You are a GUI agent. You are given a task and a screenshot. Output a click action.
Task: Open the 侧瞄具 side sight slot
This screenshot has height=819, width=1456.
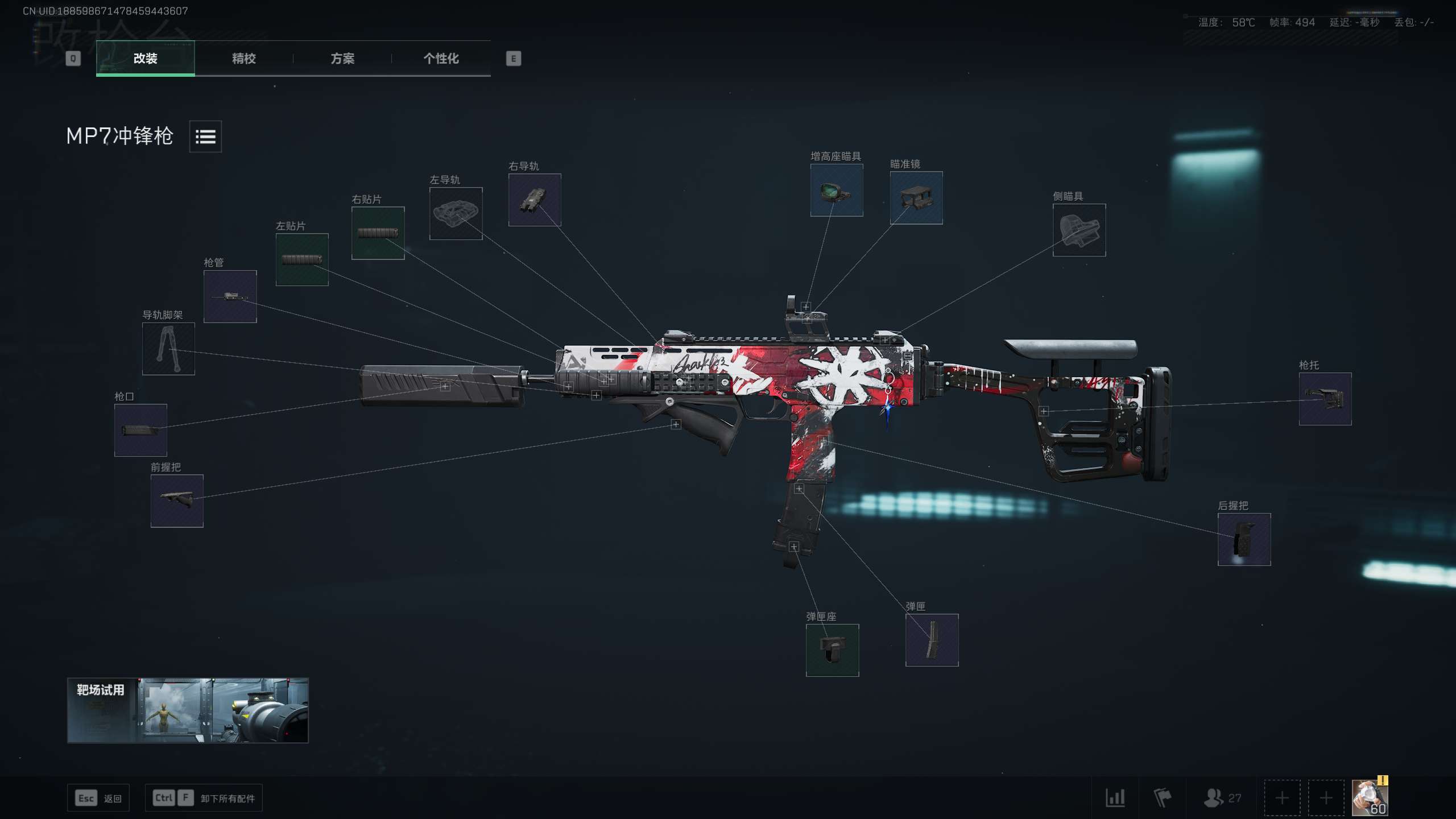click(x=1079, y=229)
